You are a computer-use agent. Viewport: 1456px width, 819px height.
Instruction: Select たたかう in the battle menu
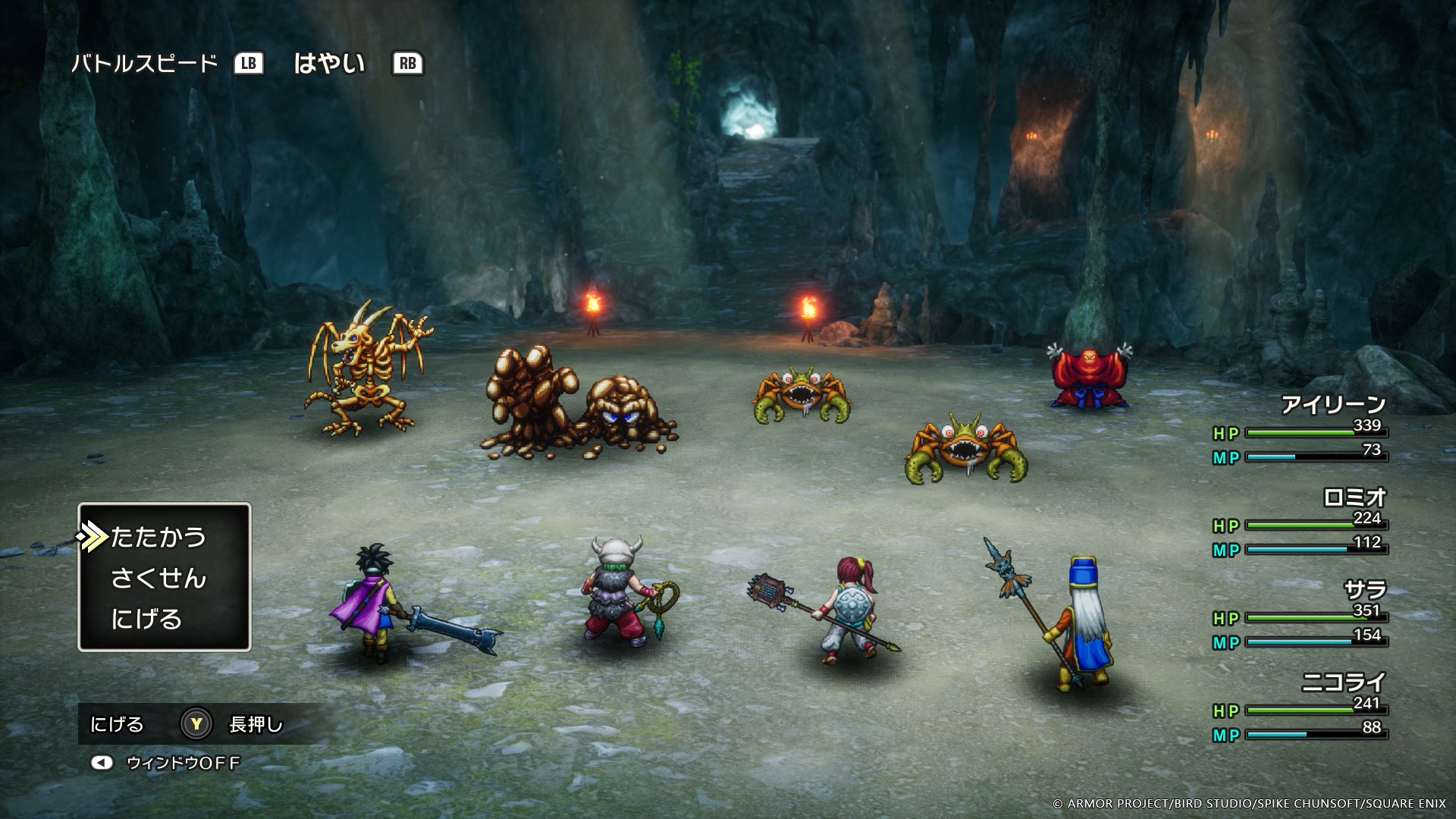point(158,537)
